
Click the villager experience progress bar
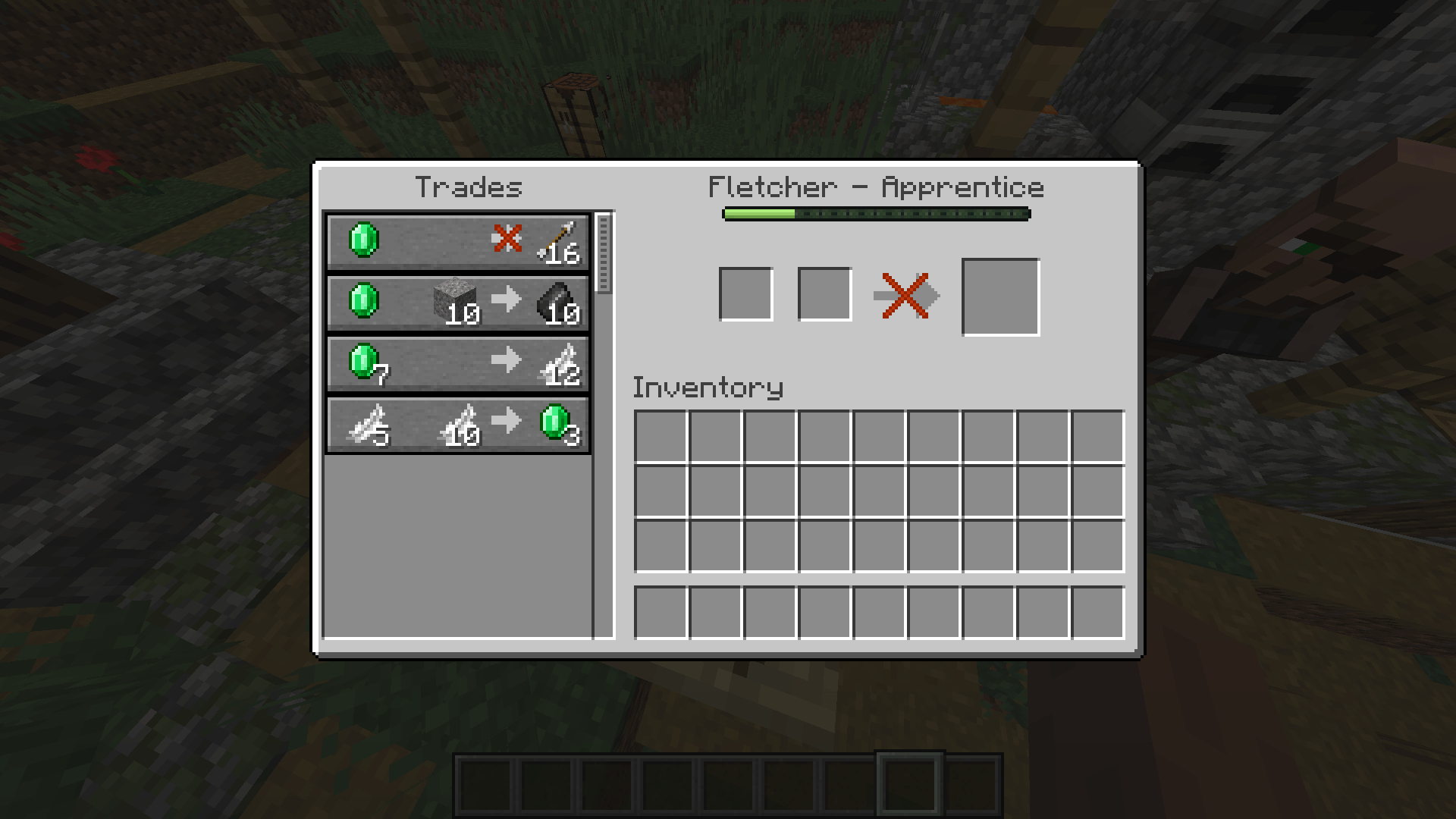(x=876, y=214)
